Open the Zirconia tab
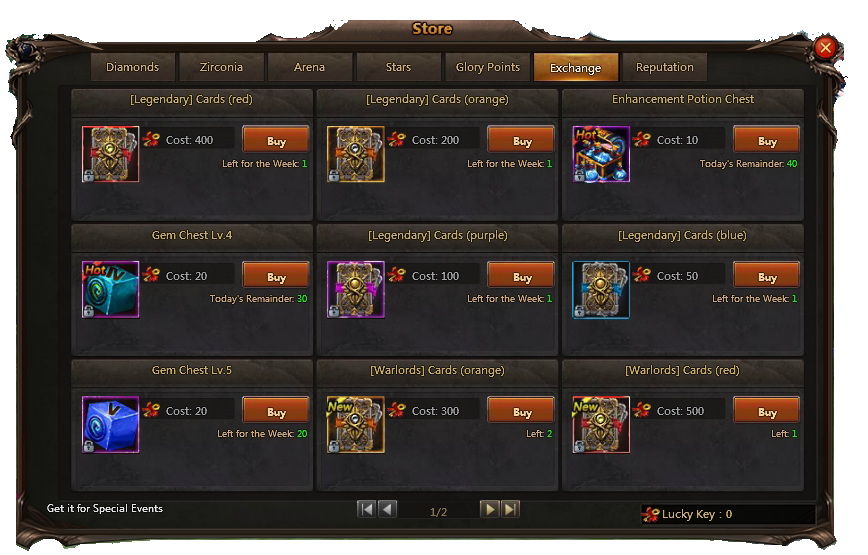Viewport: 868px width, 555px height. (x=223, y=67)
